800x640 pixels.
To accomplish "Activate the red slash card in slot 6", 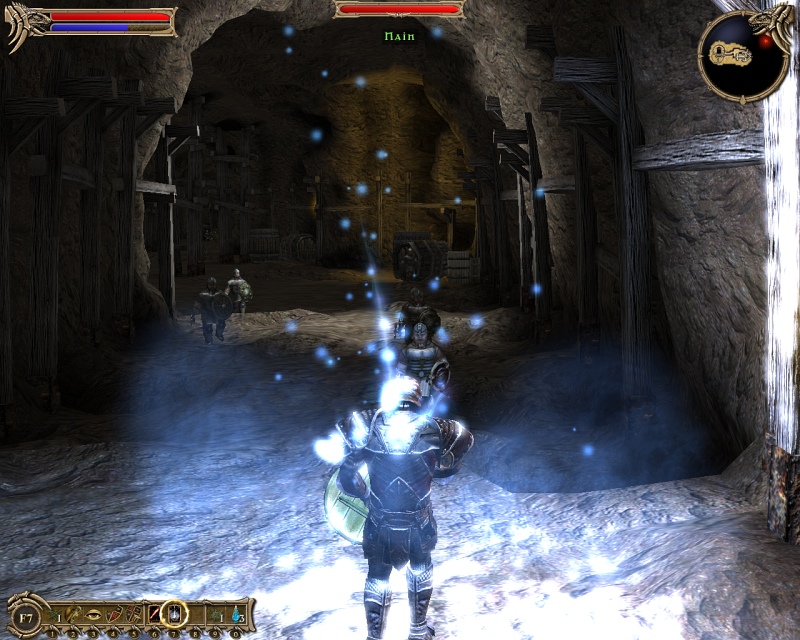I will click(153, 613).
